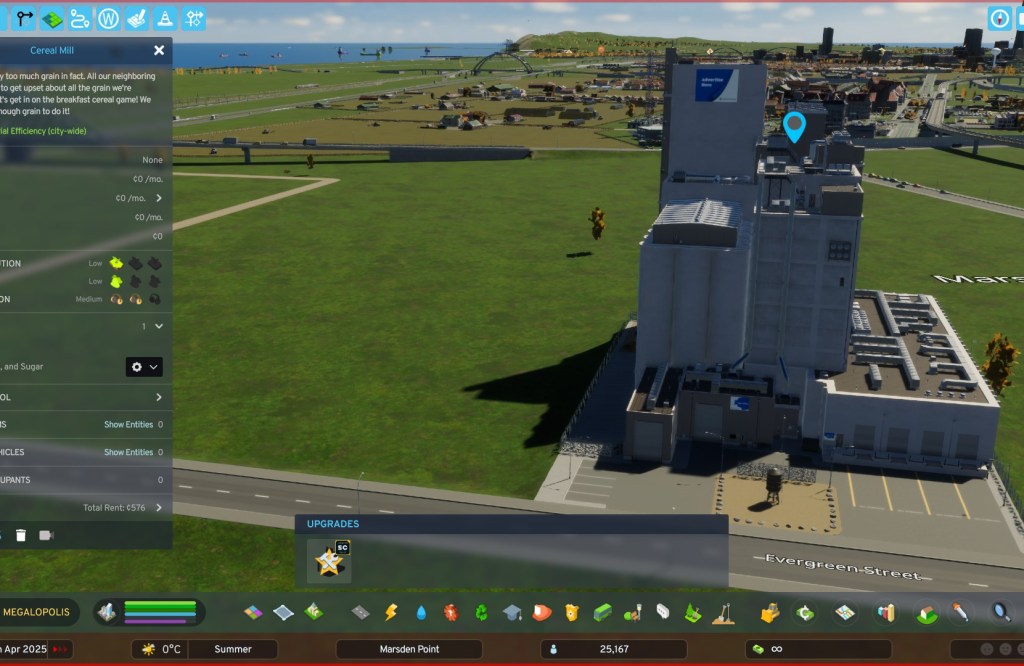Click the circled W mod icon
The image size is (1024, 666).
tap(109, 18)
